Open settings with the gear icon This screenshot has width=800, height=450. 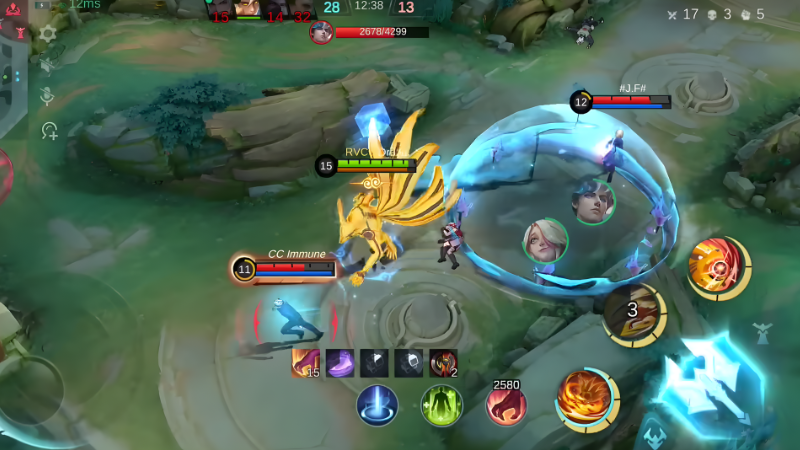(47, 33)
